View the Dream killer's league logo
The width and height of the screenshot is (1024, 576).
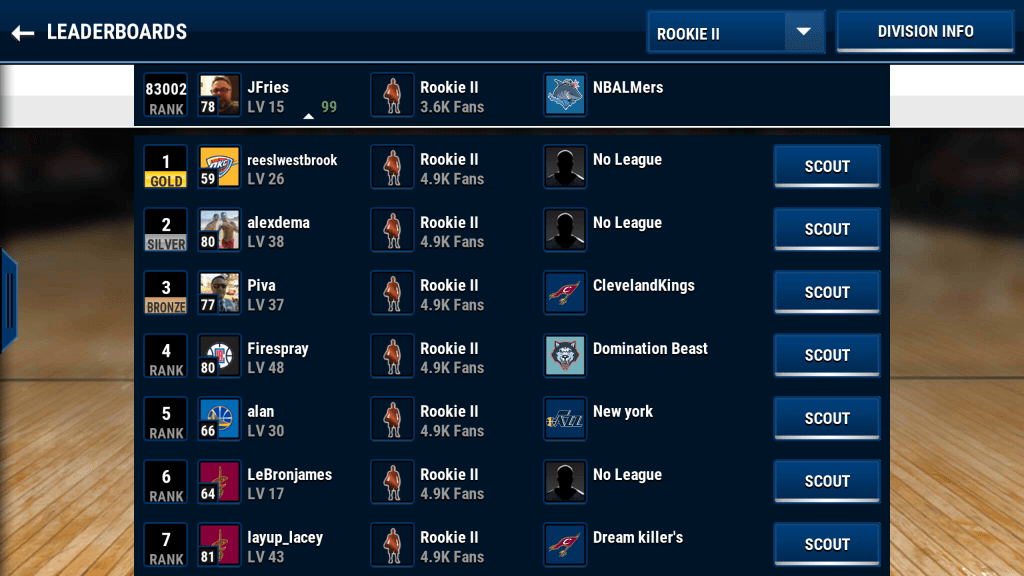(x=566, y=546)
